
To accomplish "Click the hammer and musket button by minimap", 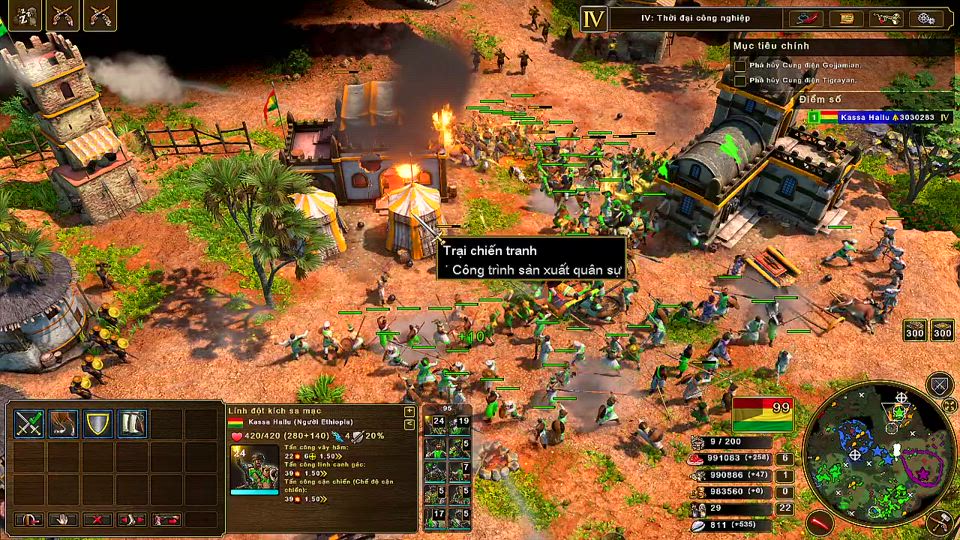I will (x=940, y=521).
